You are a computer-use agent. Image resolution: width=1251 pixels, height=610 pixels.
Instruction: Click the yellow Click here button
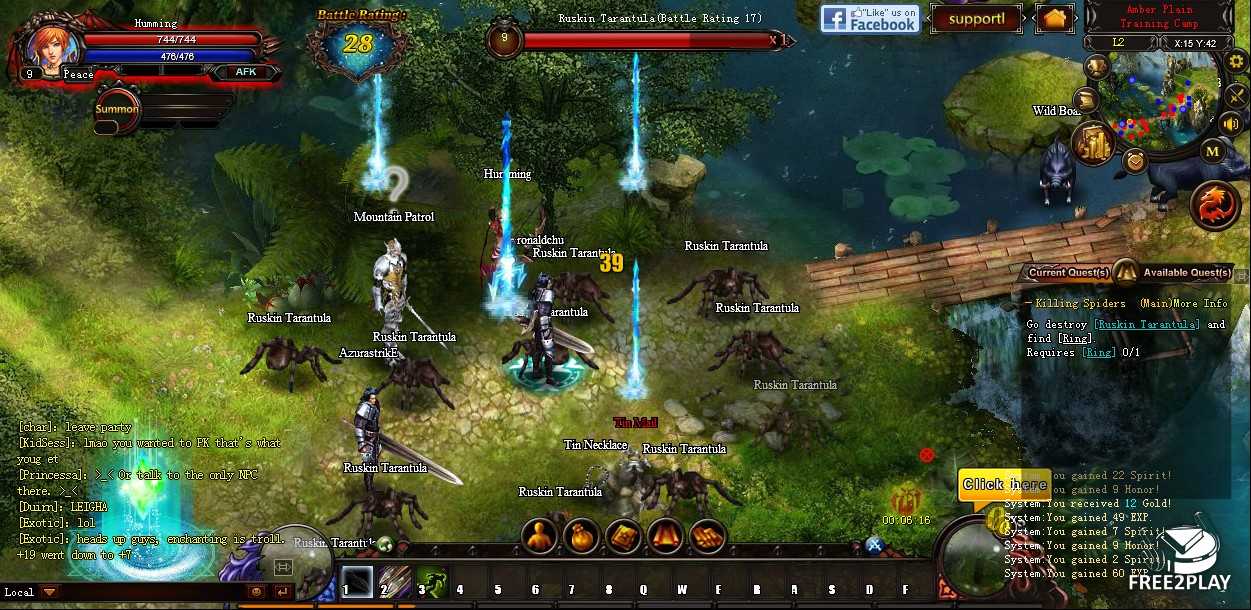point(1003,485)
